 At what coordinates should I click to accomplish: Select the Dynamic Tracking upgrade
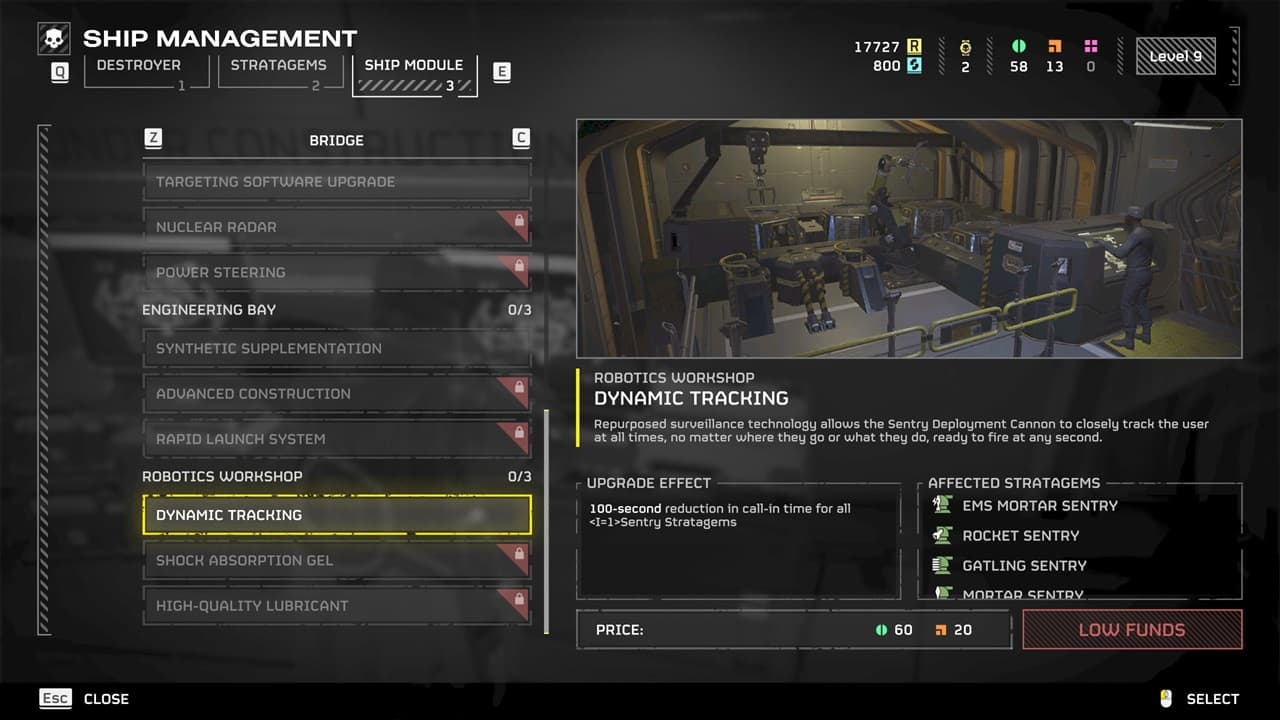(x=336, y=515)
